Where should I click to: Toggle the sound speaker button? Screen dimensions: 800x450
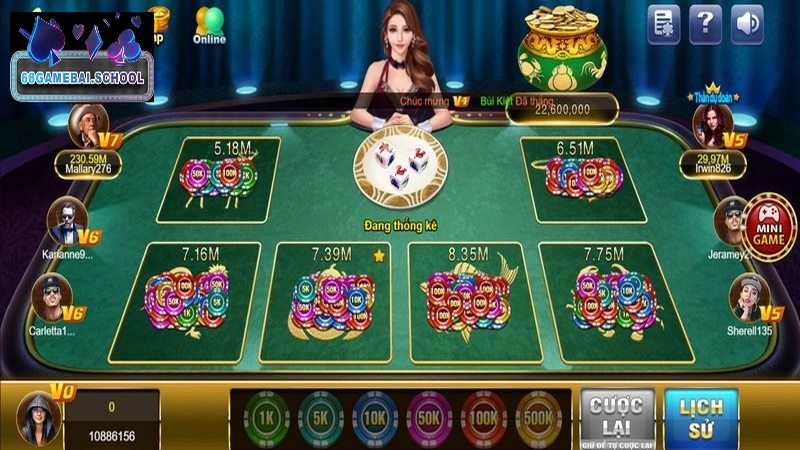[746, 23]
